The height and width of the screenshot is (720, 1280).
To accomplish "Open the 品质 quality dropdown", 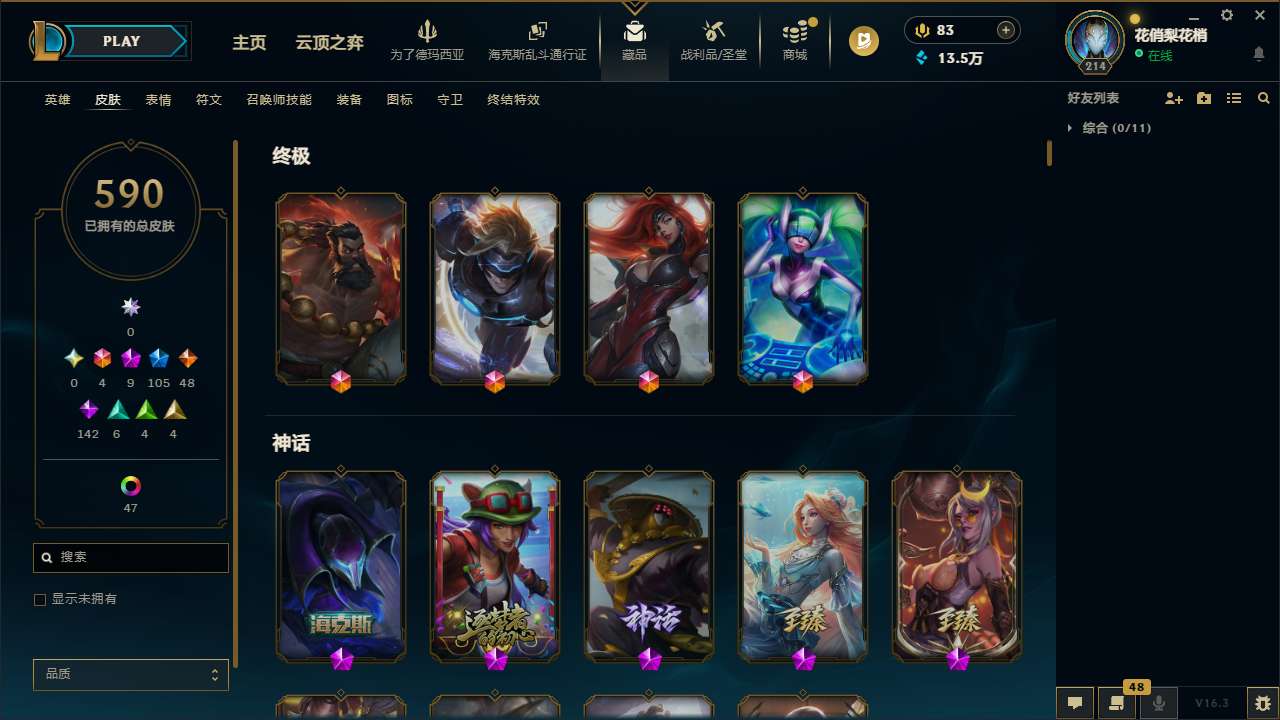I will pos(130,674).
